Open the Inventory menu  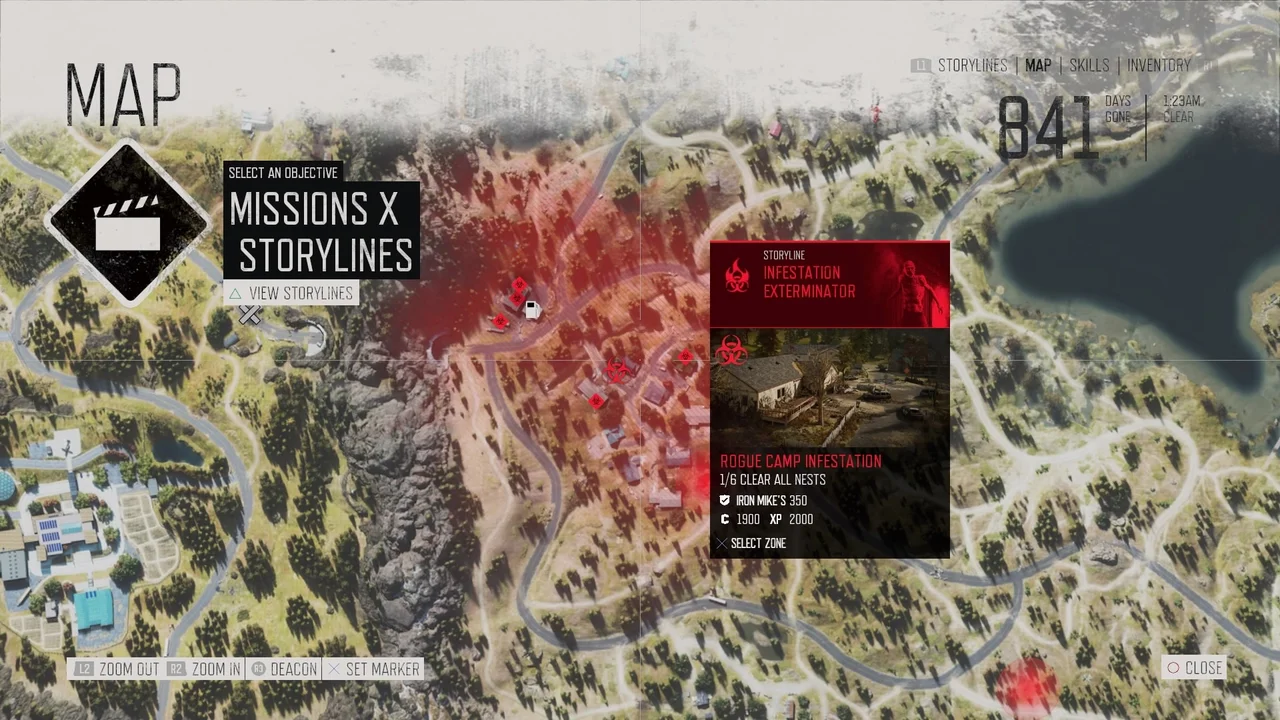click(1159, 65)
